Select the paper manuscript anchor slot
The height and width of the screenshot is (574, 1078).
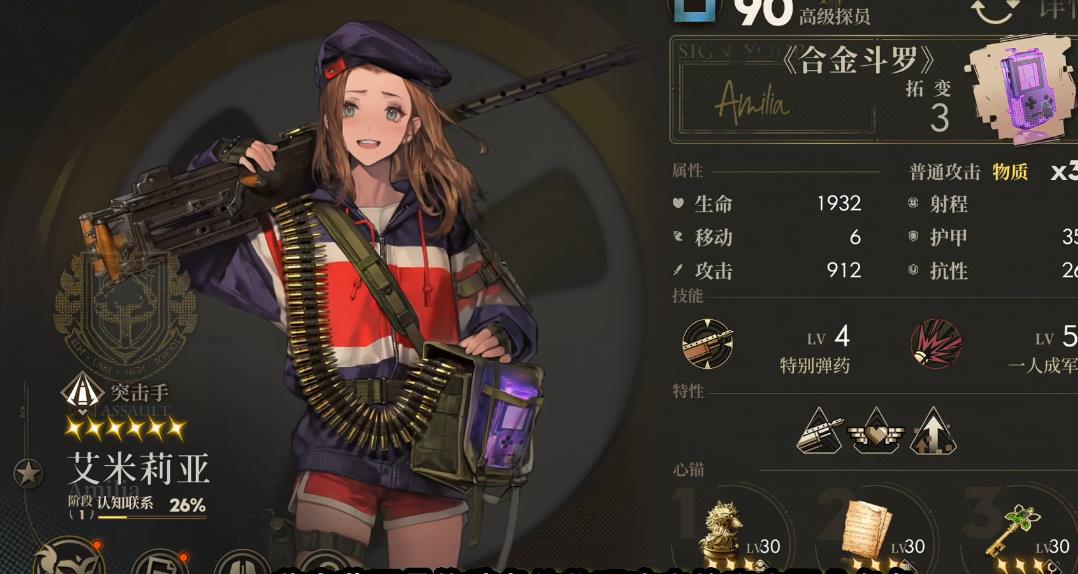(x=866, y=530)
